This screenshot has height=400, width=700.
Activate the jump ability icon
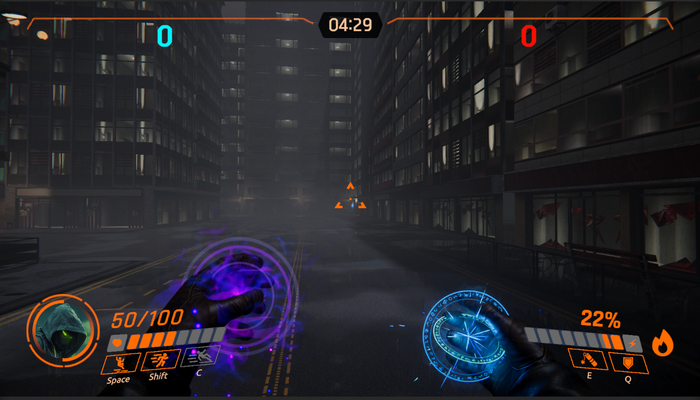pos(120,361)
